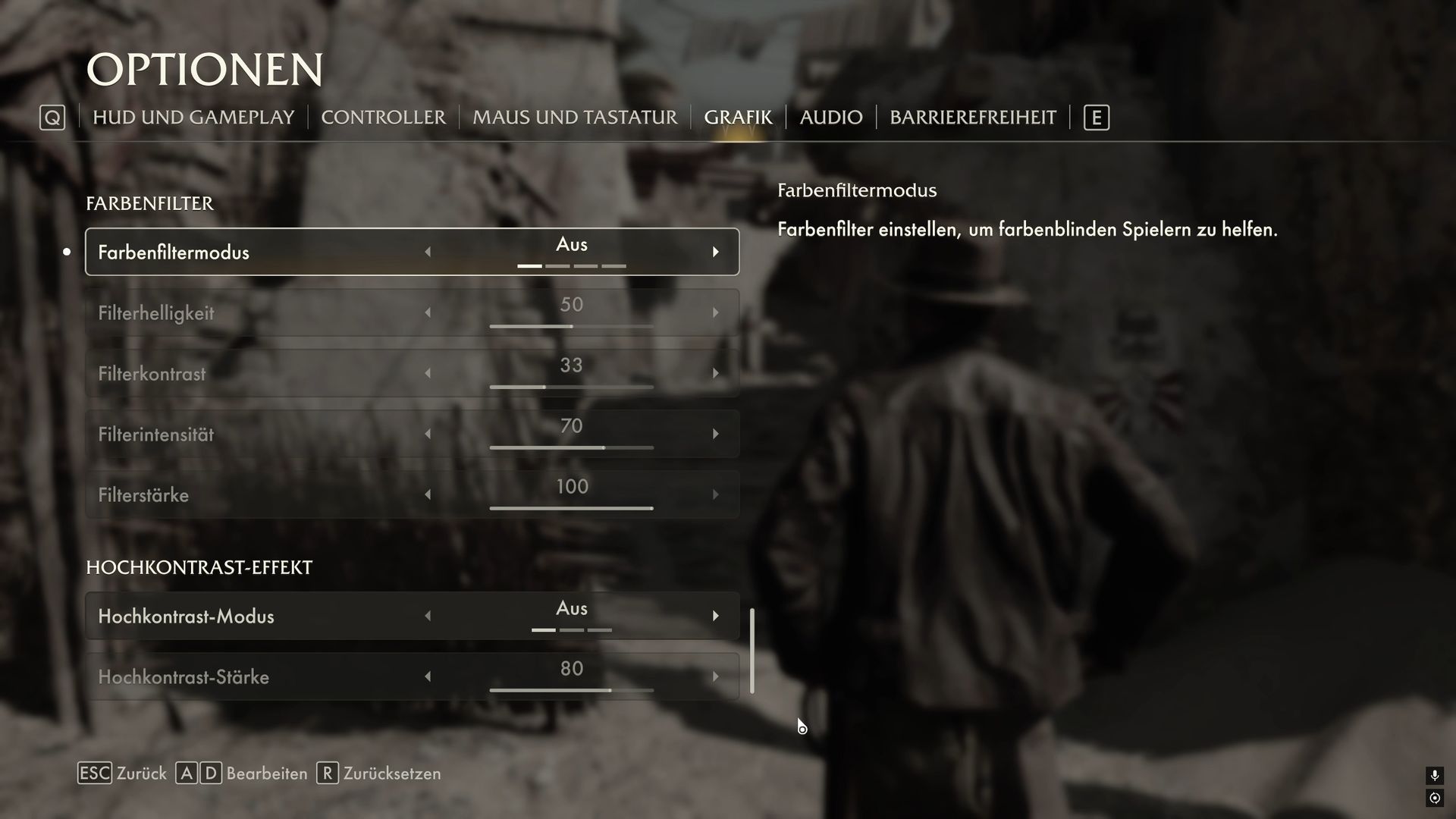Click the microphone overlay icon
1456x819 pixels.
[x=1434, y=775]
